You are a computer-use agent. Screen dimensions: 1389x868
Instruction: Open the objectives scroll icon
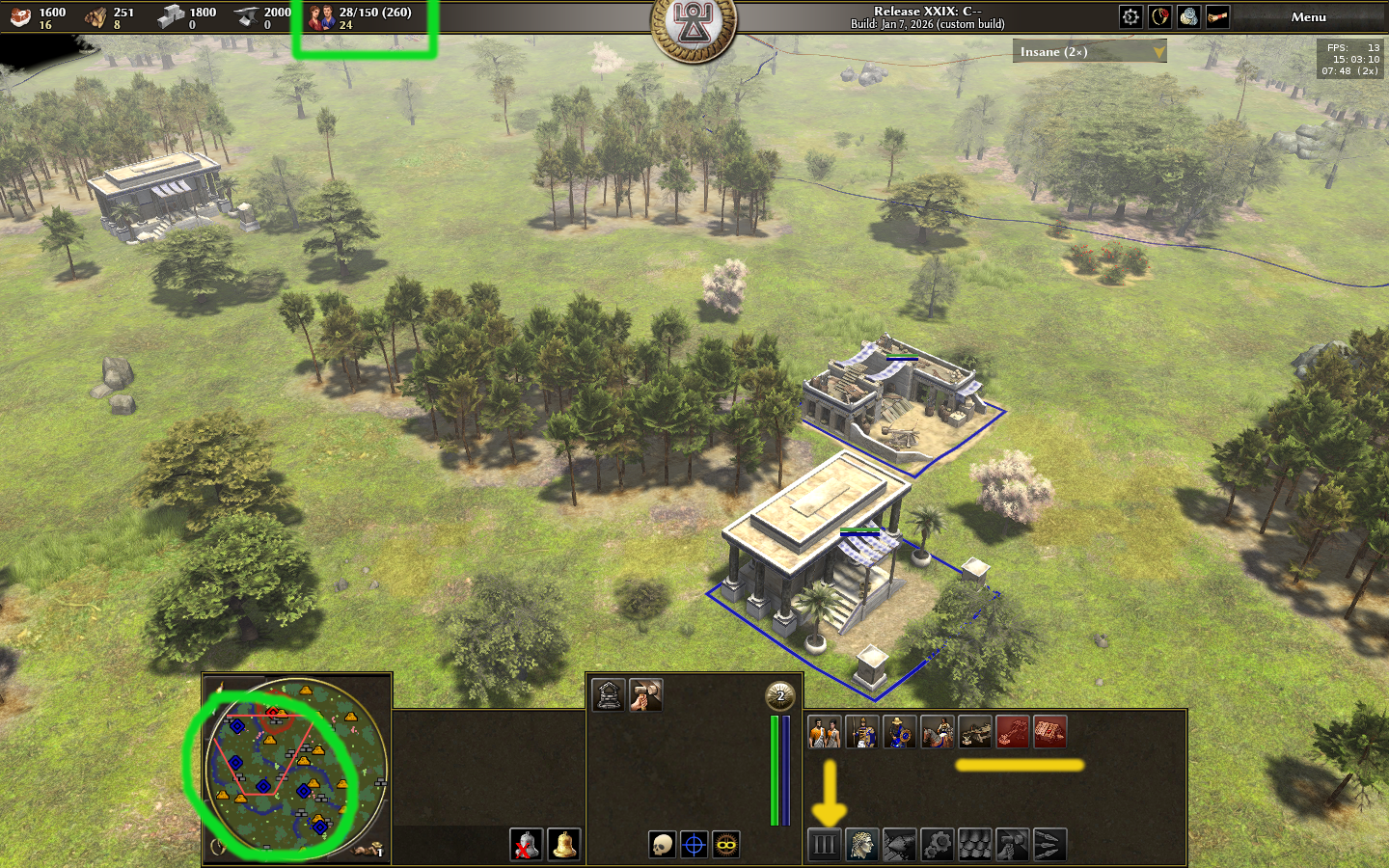coord(1217,16)
